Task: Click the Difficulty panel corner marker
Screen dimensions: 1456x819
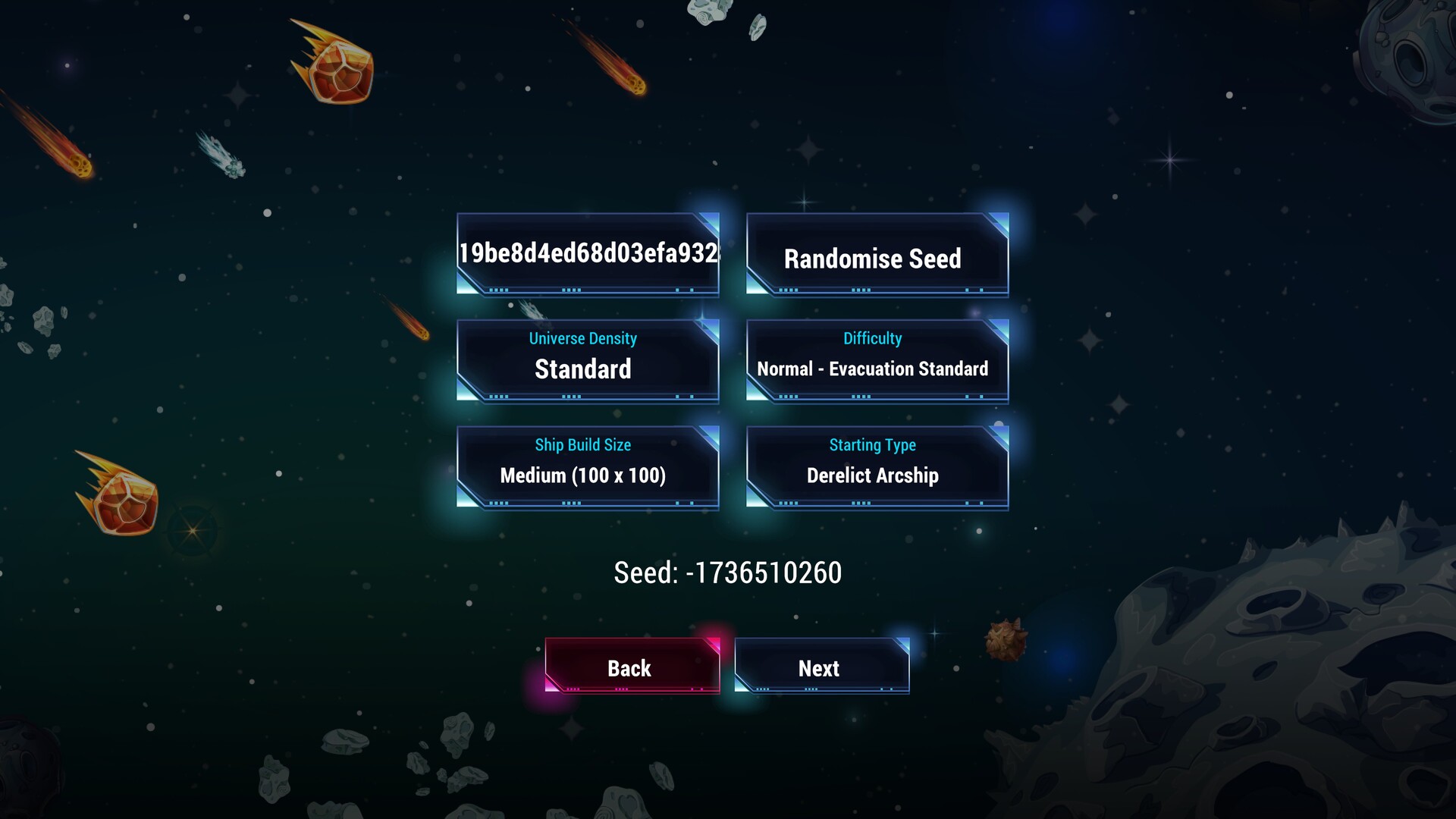Action: 1000,328
